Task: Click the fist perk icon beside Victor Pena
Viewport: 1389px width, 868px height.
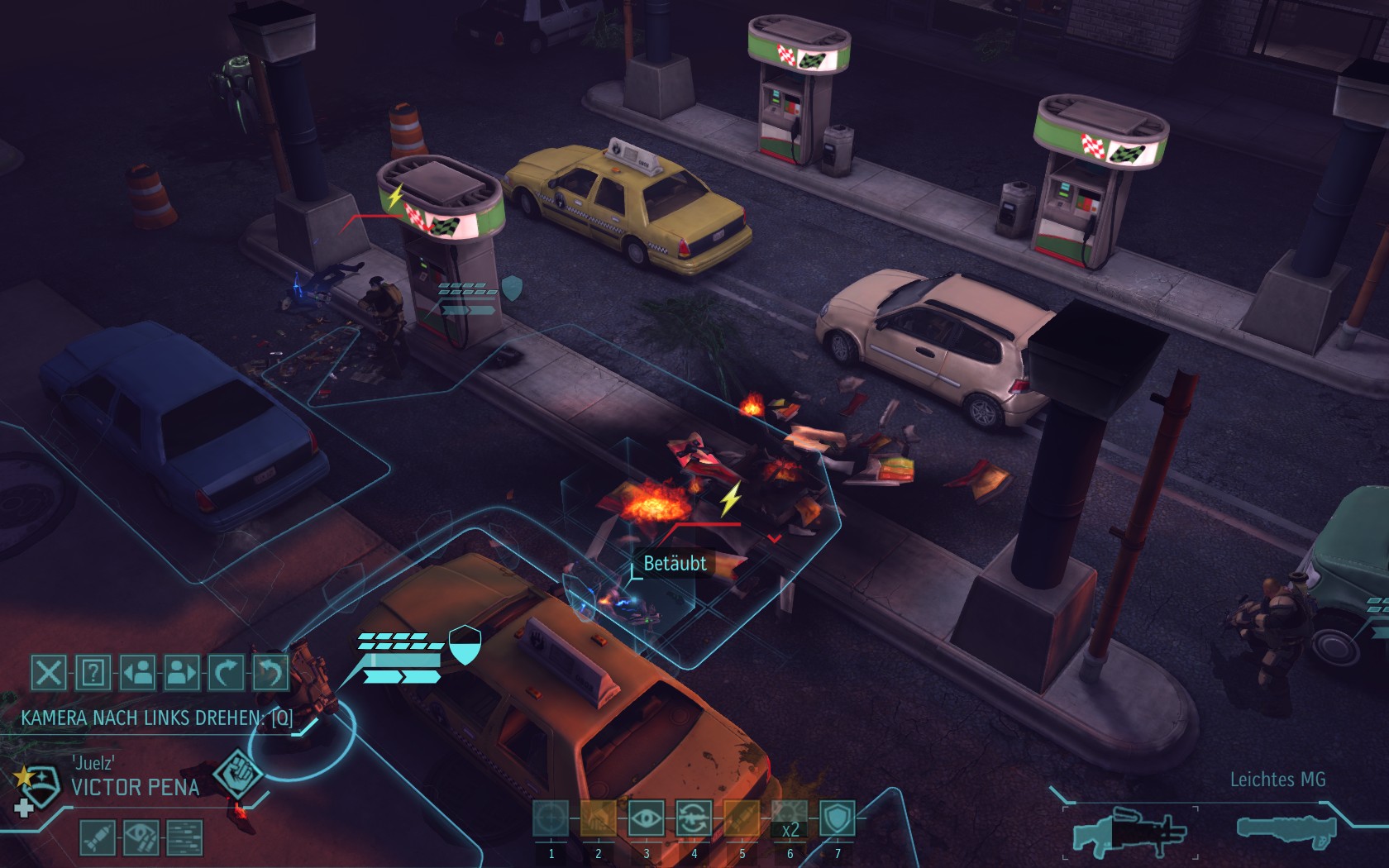Action: tap(238, 775)
